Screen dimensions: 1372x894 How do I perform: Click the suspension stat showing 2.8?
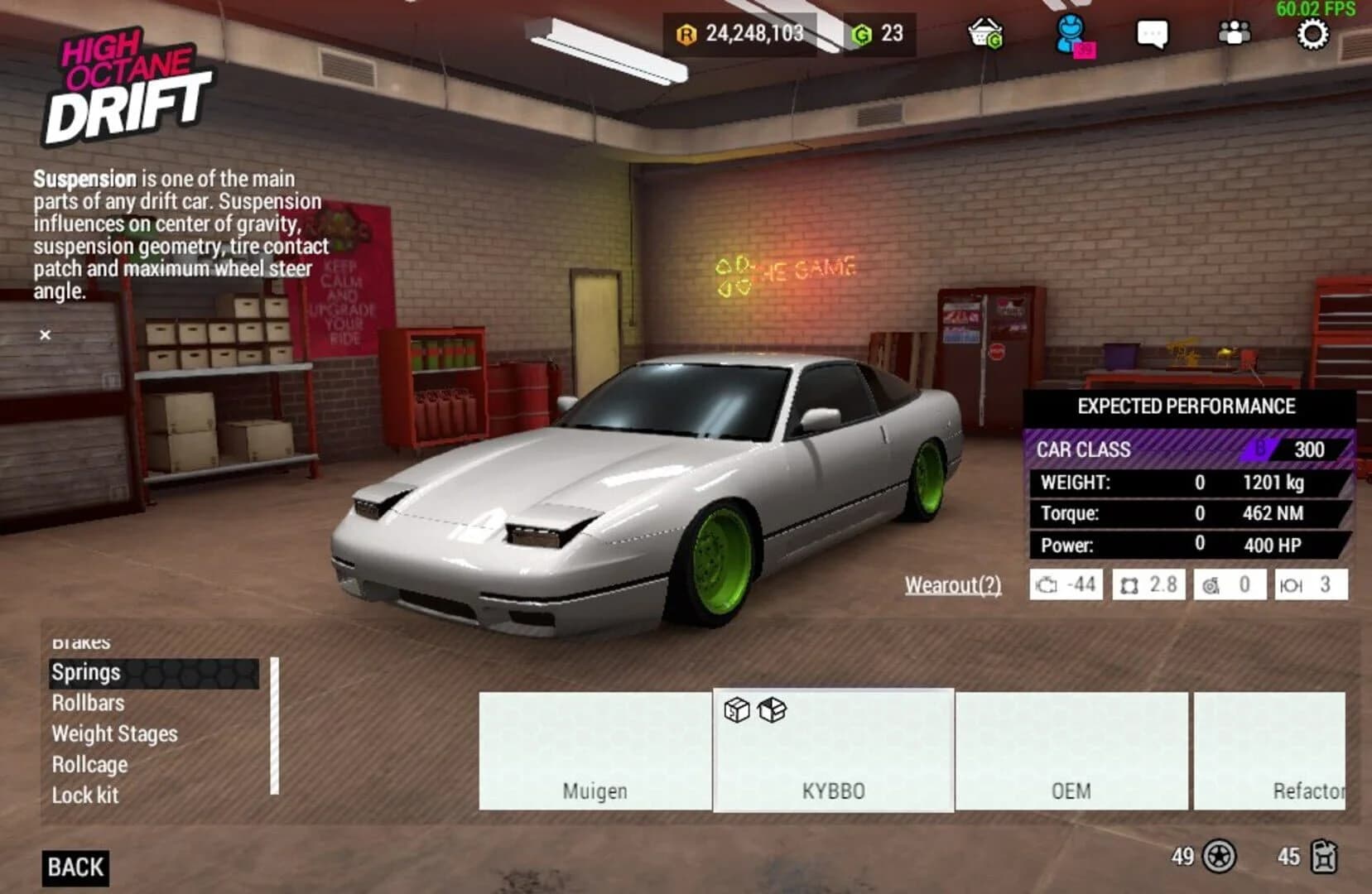coord(1149,584)
